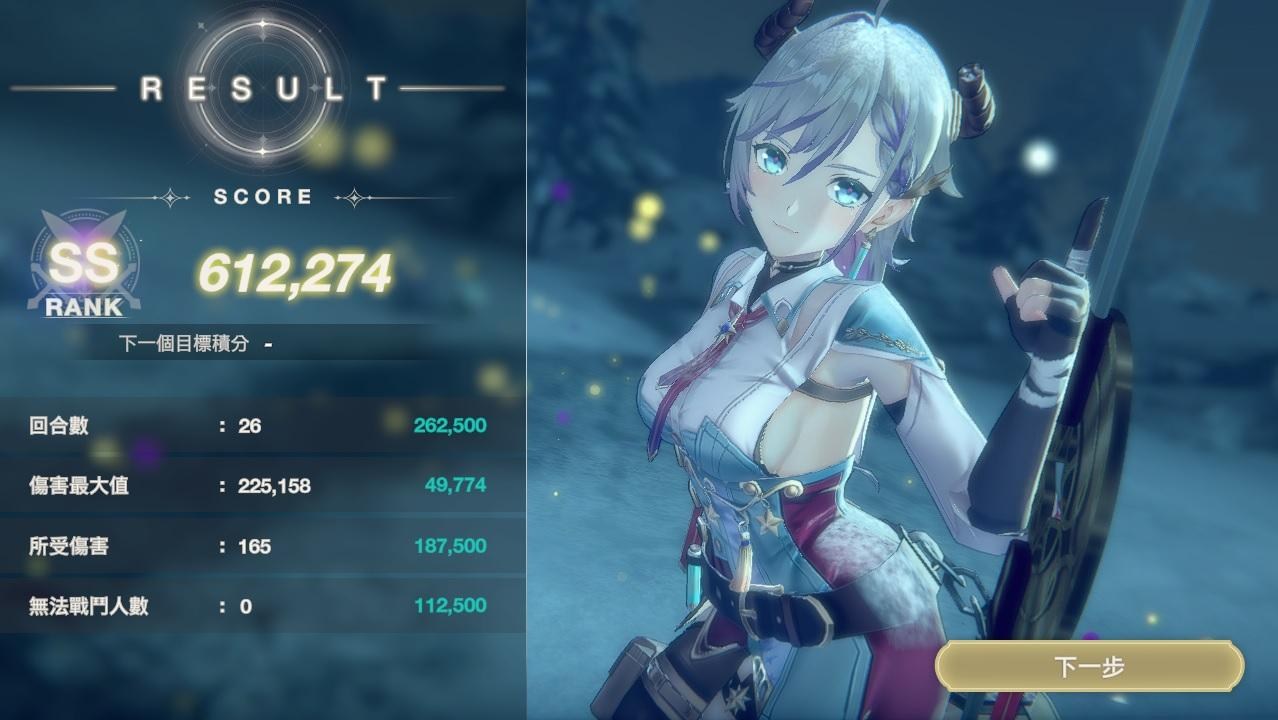
Task: Click the 下一步 button to continue
Action: pos(1089,667)
